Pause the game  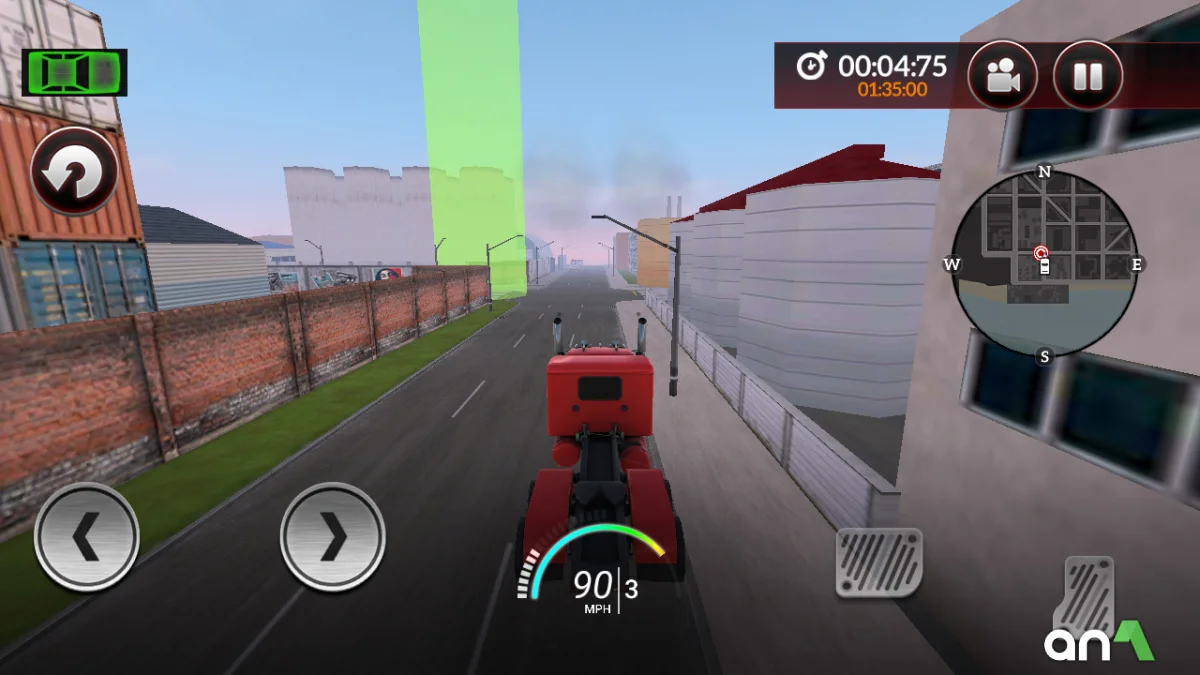pyautogui.click(x=1087, y=76)
